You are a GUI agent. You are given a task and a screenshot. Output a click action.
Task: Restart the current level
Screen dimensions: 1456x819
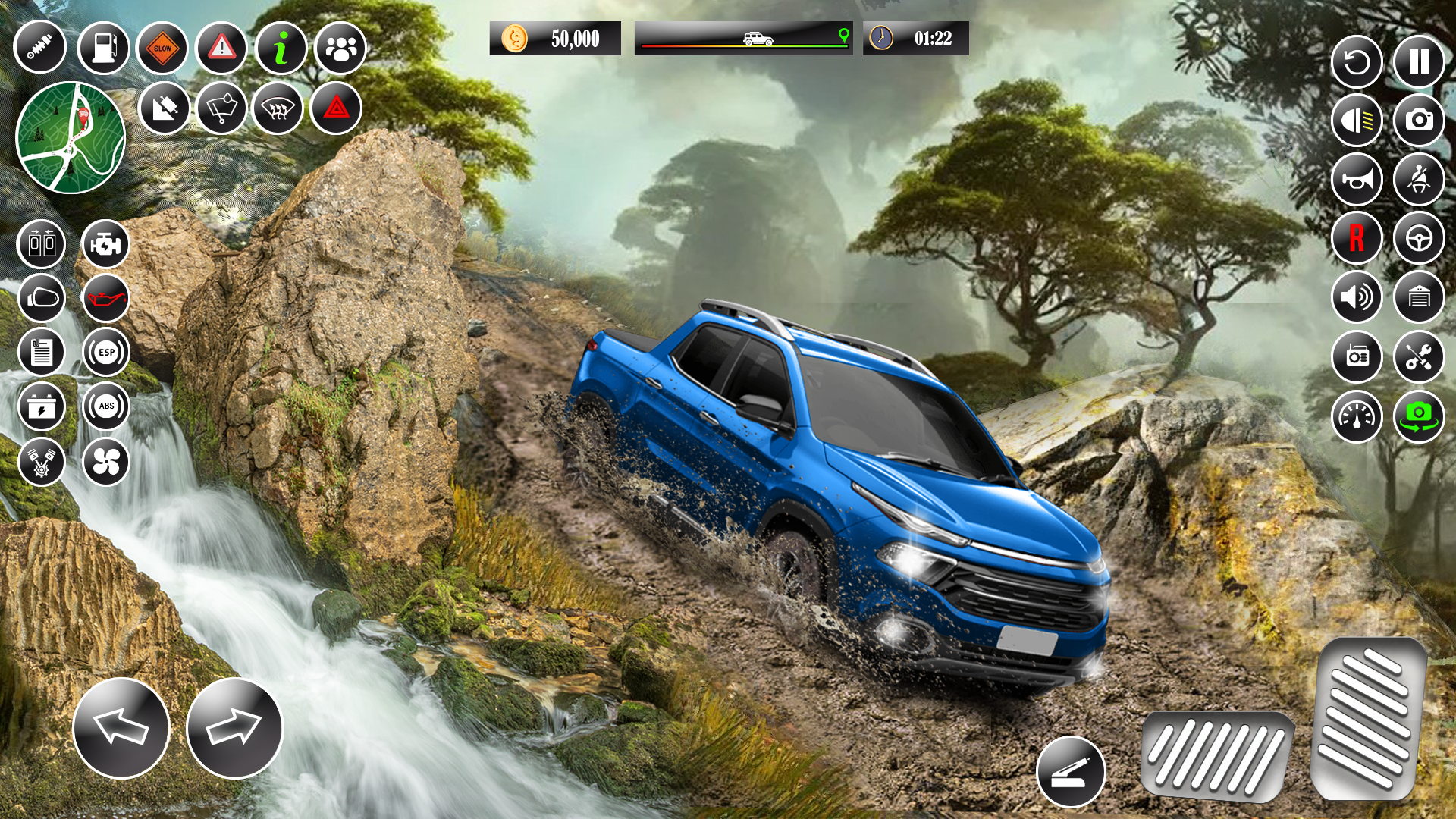pyautogui.click(x=1357, y=61)
